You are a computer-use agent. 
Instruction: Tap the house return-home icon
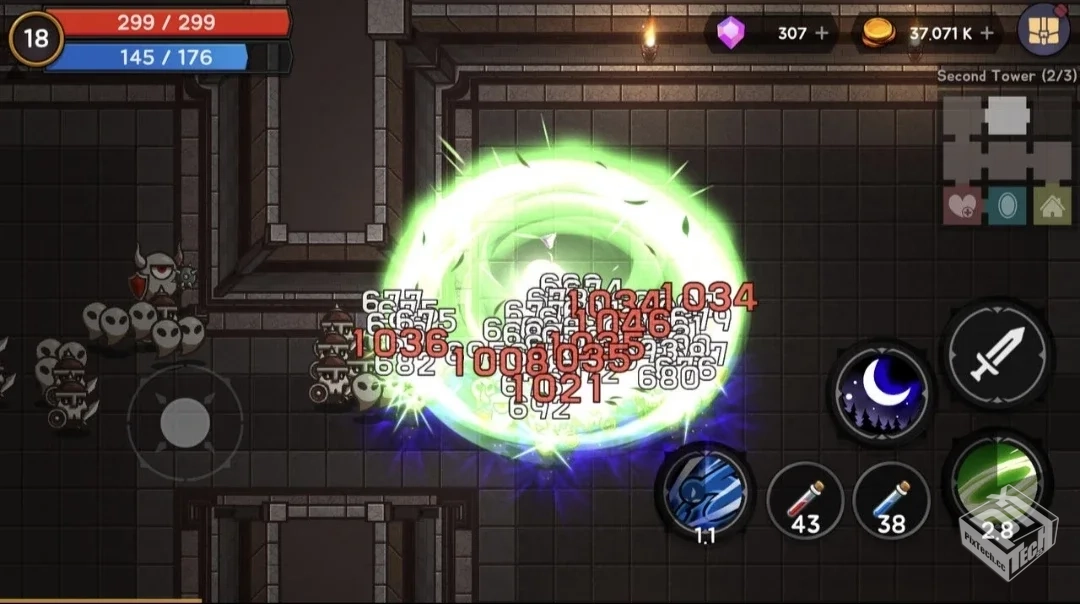[x=1051, y=206]
